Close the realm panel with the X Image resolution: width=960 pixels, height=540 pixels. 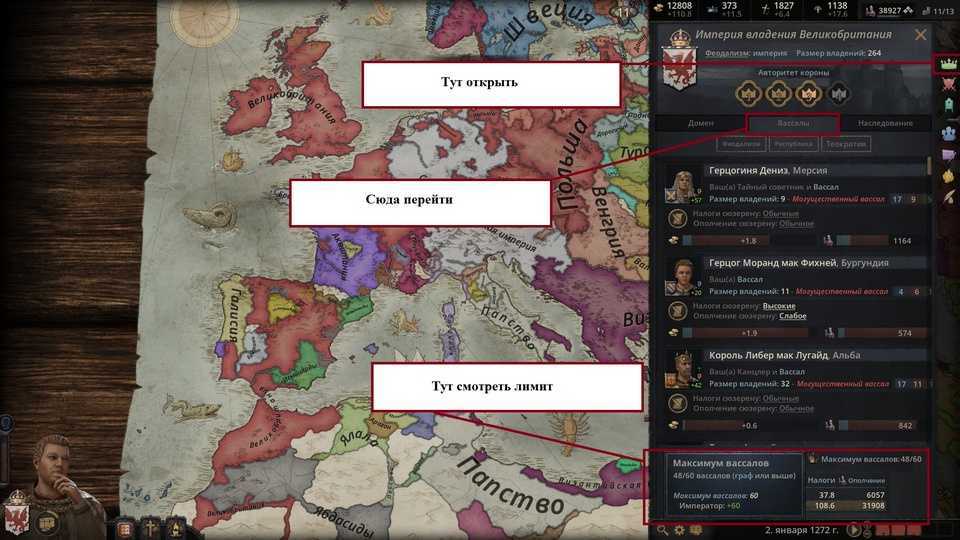(920, 35)
